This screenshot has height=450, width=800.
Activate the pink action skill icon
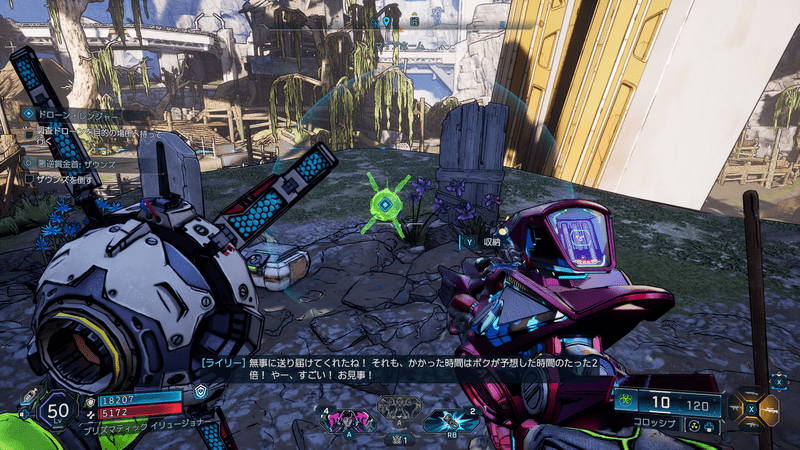click(x=347, y=419)
